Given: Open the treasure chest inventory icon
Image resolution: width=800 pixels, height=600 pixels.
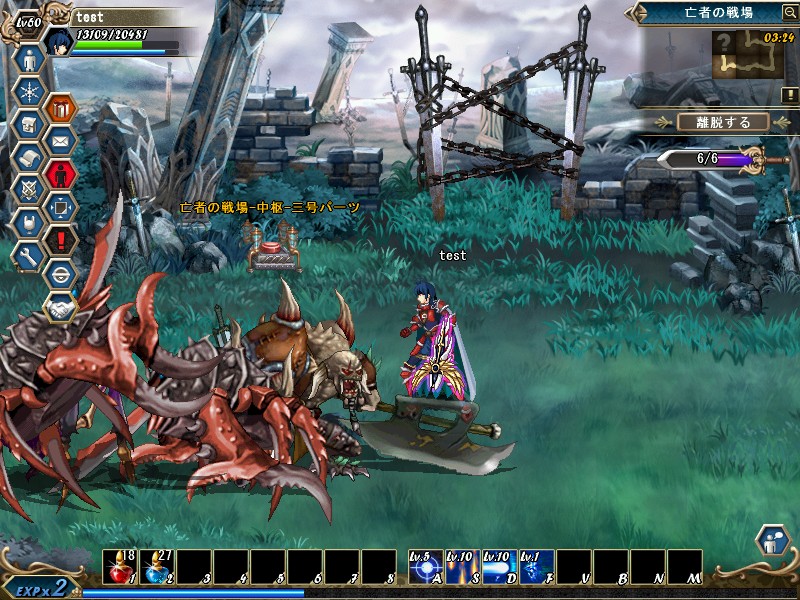Looking at the screenshot, I should pyautogui.click(x=27, y=125).
